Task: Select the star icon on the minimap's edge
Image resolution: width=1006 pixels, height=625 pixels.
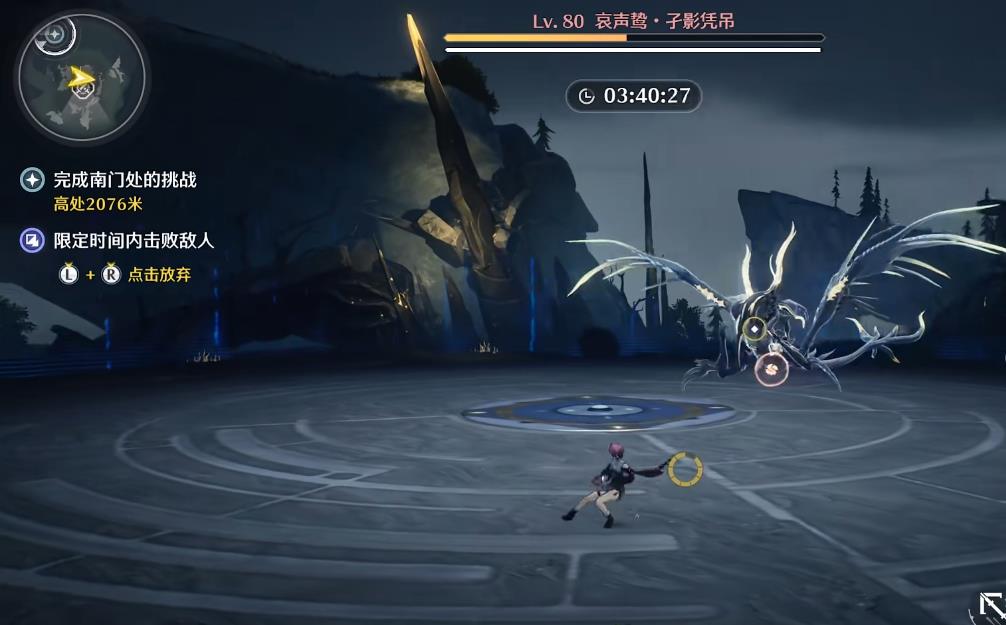Action: click(x=55, y=36)
